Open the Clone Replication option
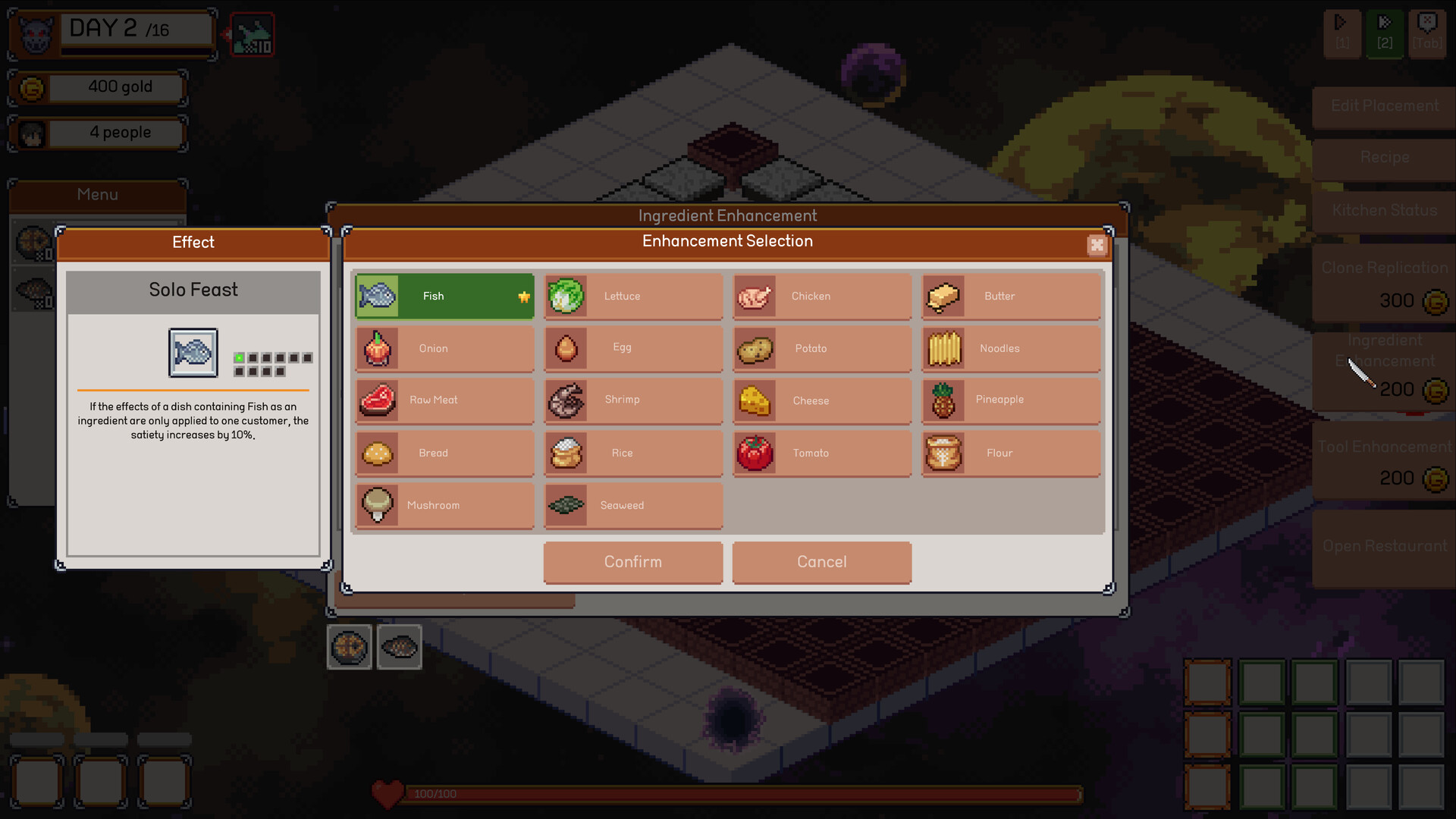Image resolution: width=1456 pixels, height=819 pixels. click(x=1384, y=268)
